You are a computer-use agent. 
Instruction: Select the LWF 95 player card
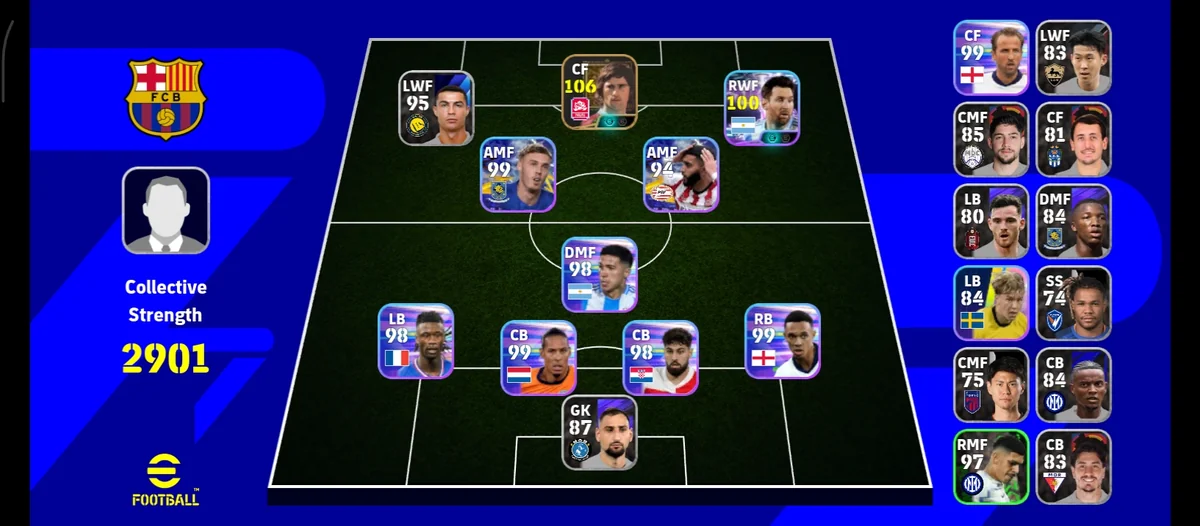coord(436,108)
